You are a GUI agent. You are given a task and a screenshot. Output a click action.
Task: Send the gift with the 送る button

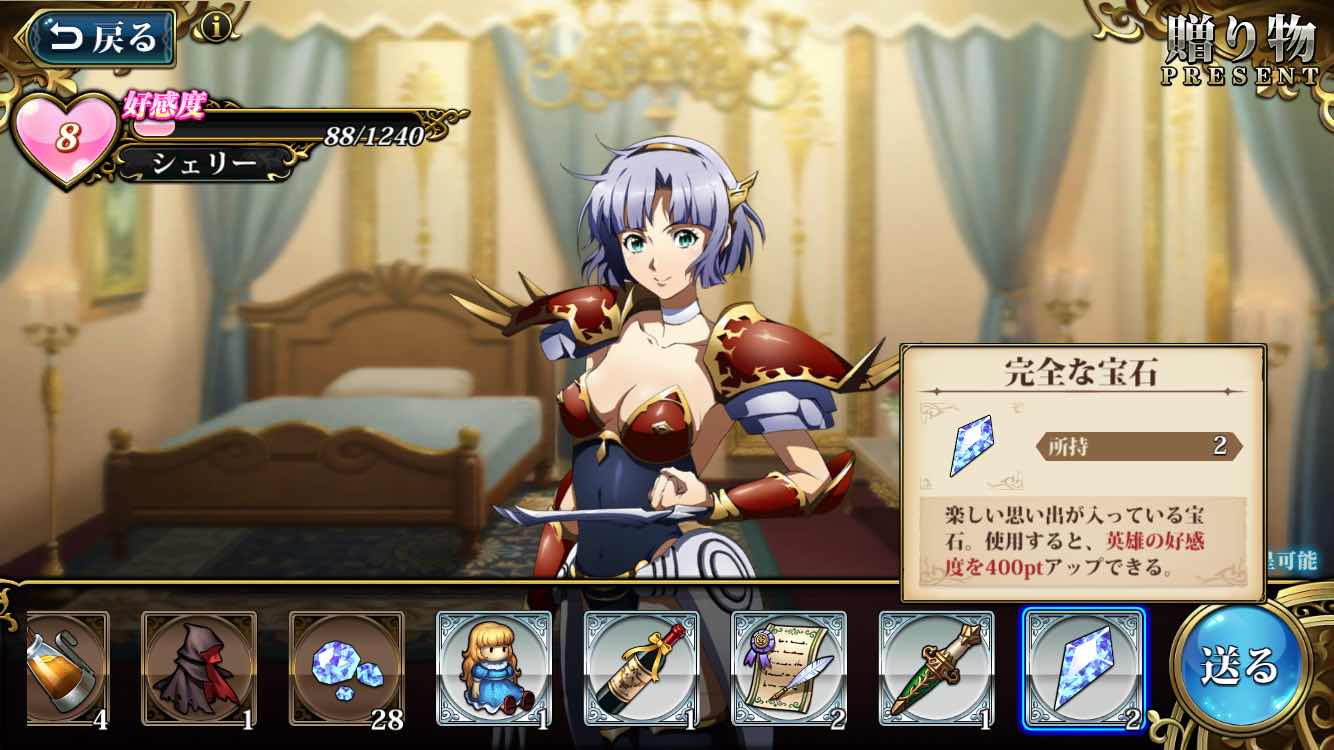click(x=1240, y=663)
